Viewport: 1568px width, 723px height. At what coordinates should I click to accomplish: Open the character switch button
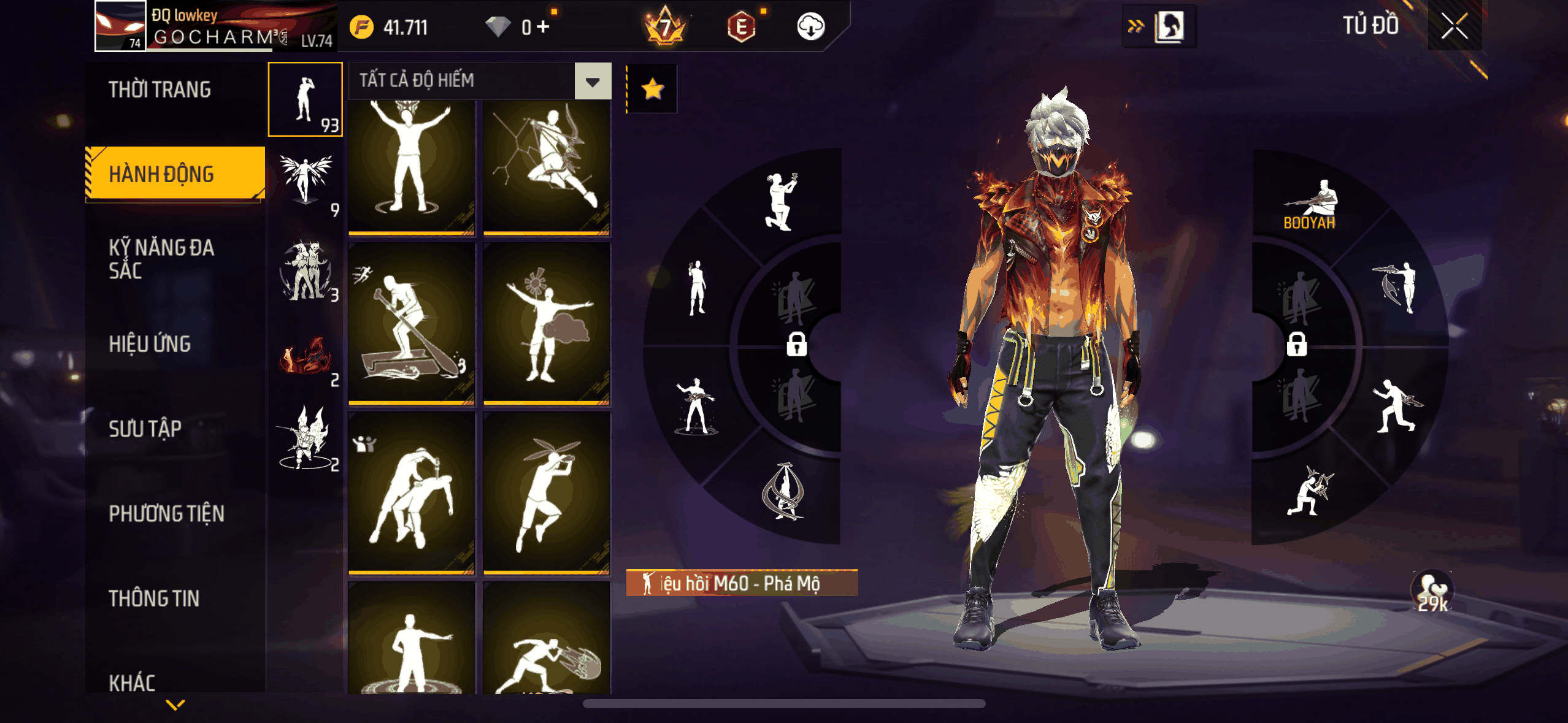[1159, 27]
